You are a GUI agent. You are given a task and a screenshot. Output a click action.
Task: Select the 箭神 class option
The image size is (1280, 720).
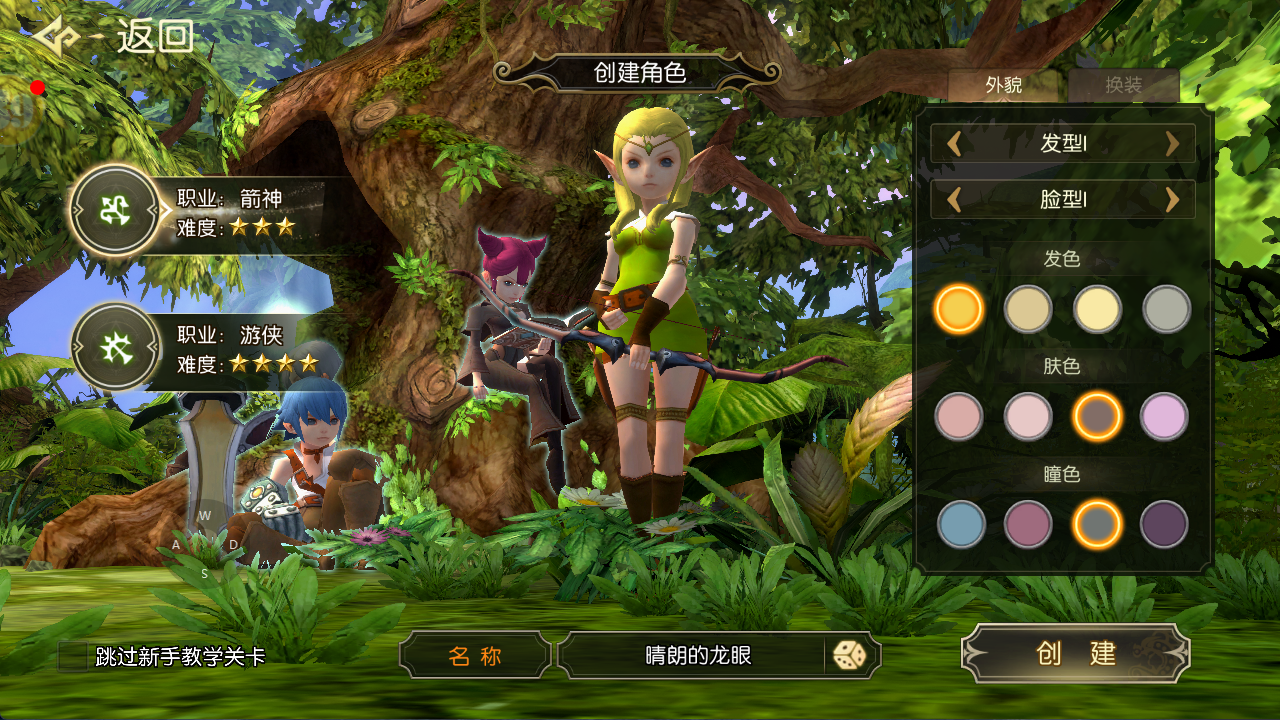point(114,211)
